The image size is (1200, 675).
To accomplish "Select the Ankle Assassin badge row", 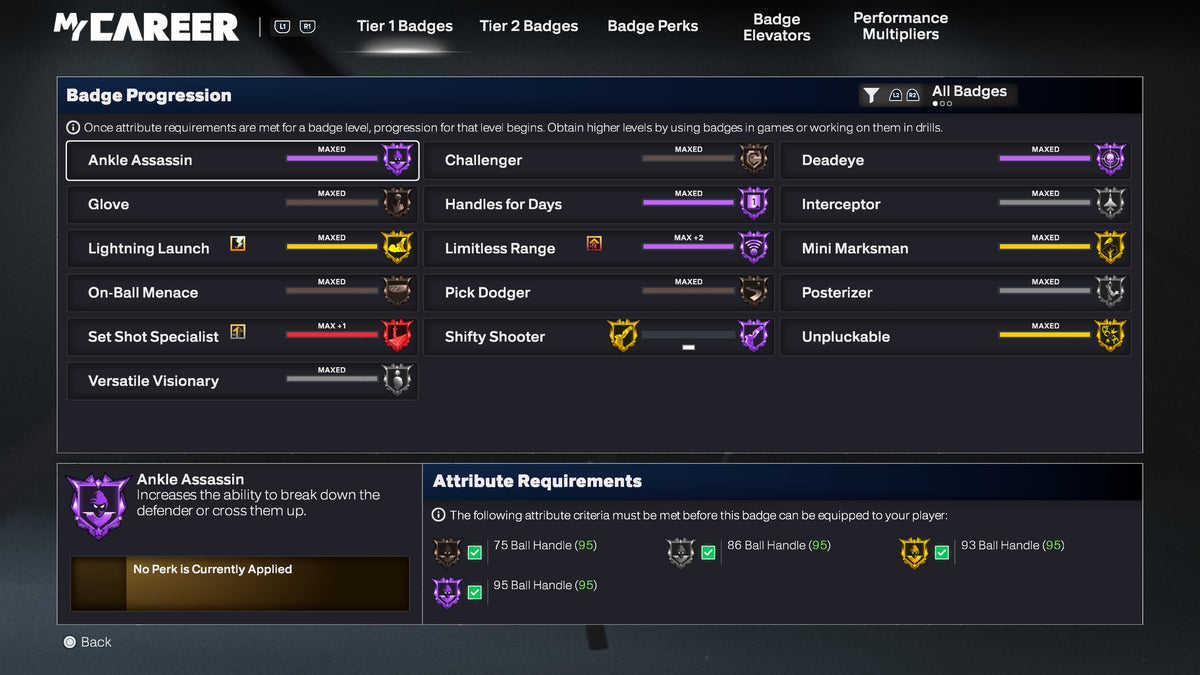I will 241,160.
